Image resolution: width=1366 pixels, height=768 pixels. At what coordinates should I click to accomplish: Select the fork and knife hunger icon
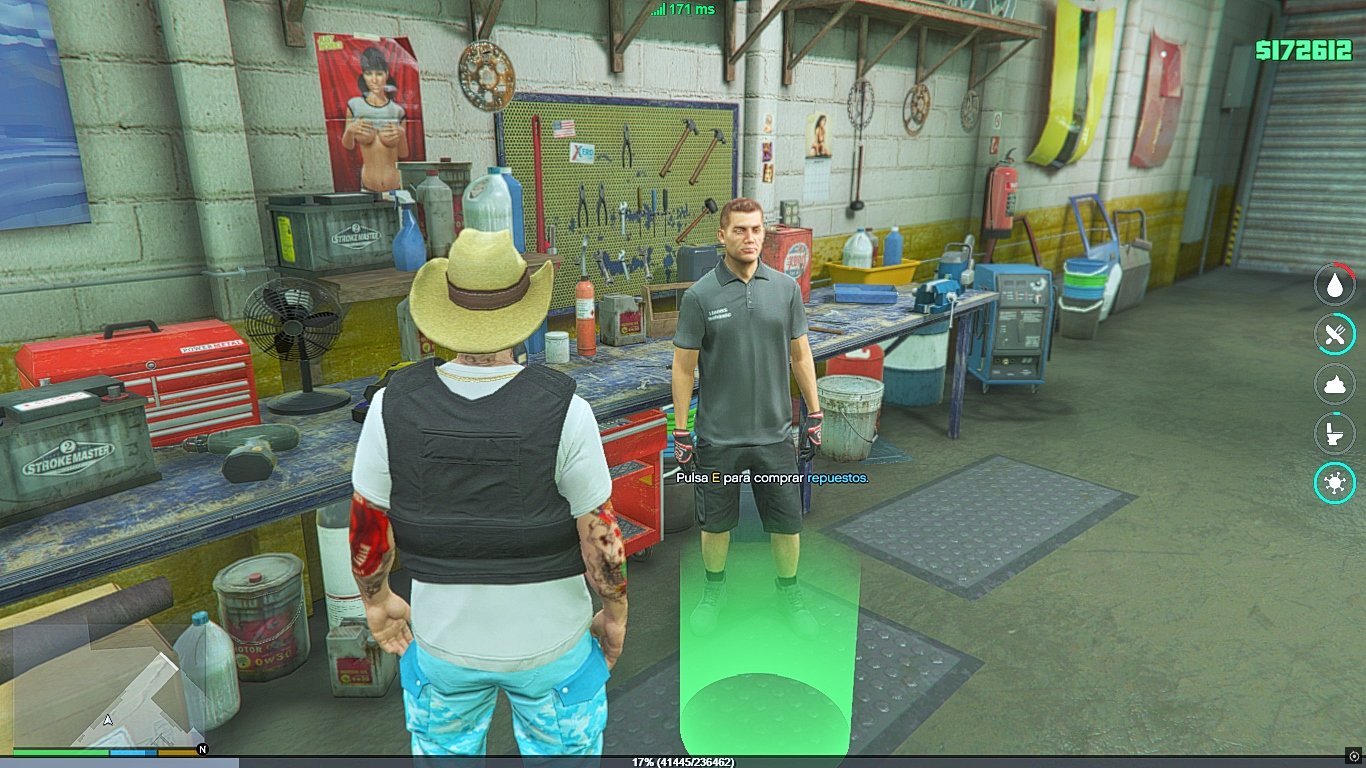tap(1334, 334)
